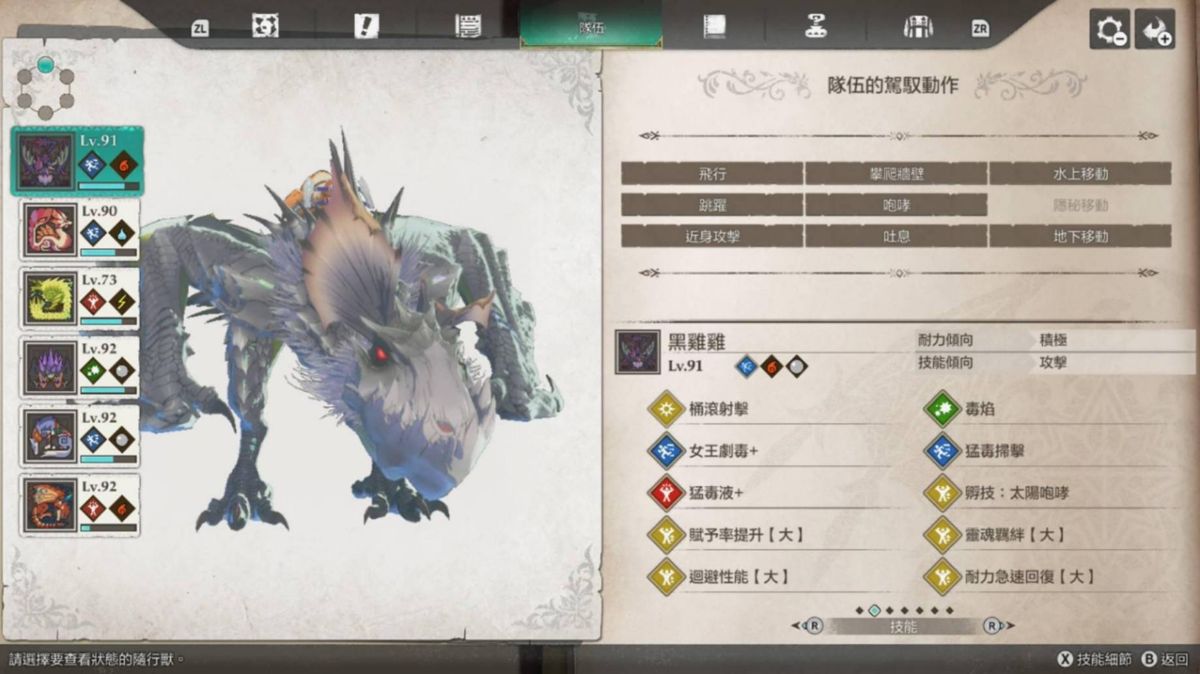
Task: Select the Lv.91 monstie party slot
Action: click(77, 161)
